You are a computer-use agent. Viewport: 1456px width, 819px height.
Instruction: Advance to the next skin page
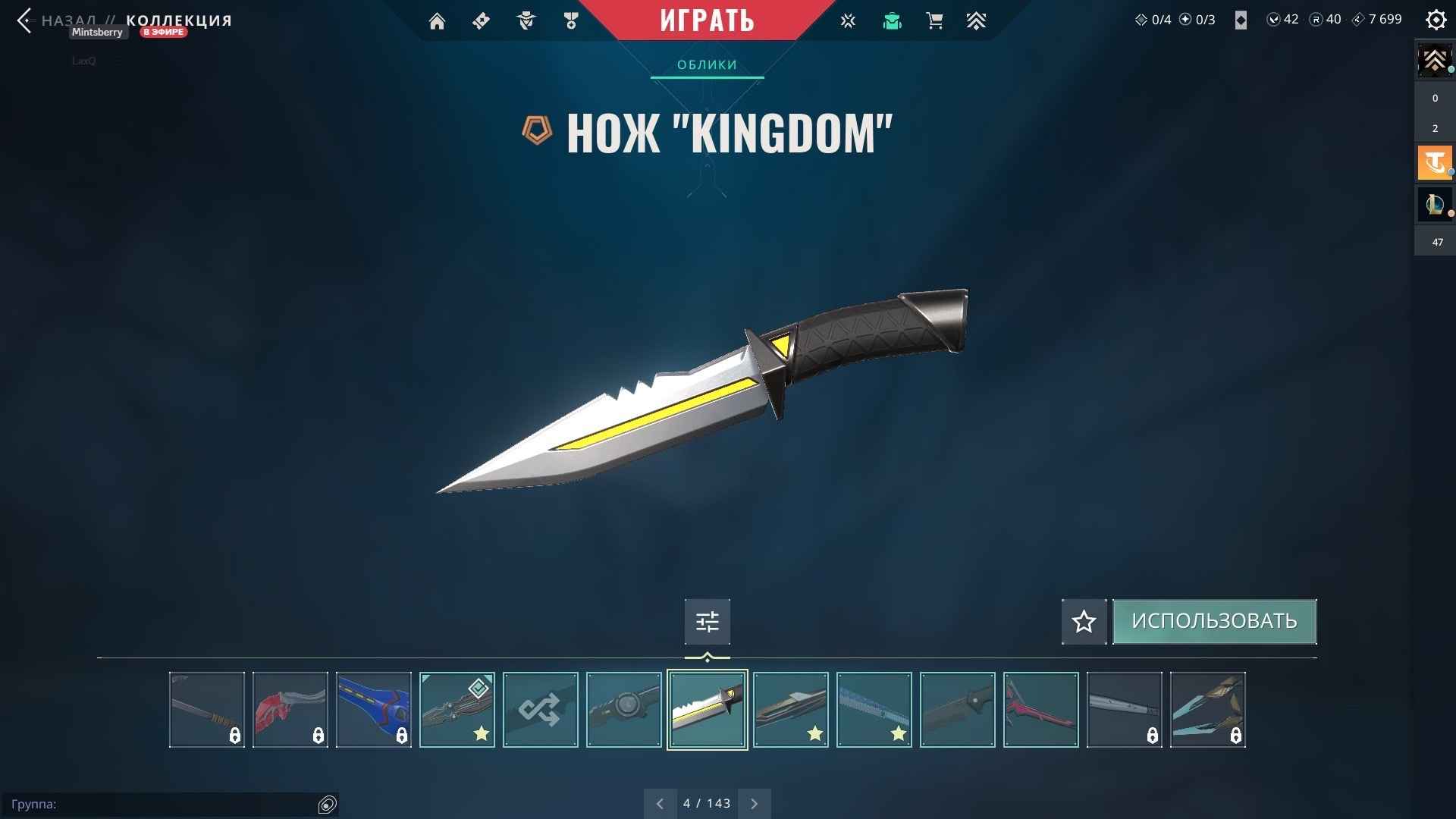point(755,803)
